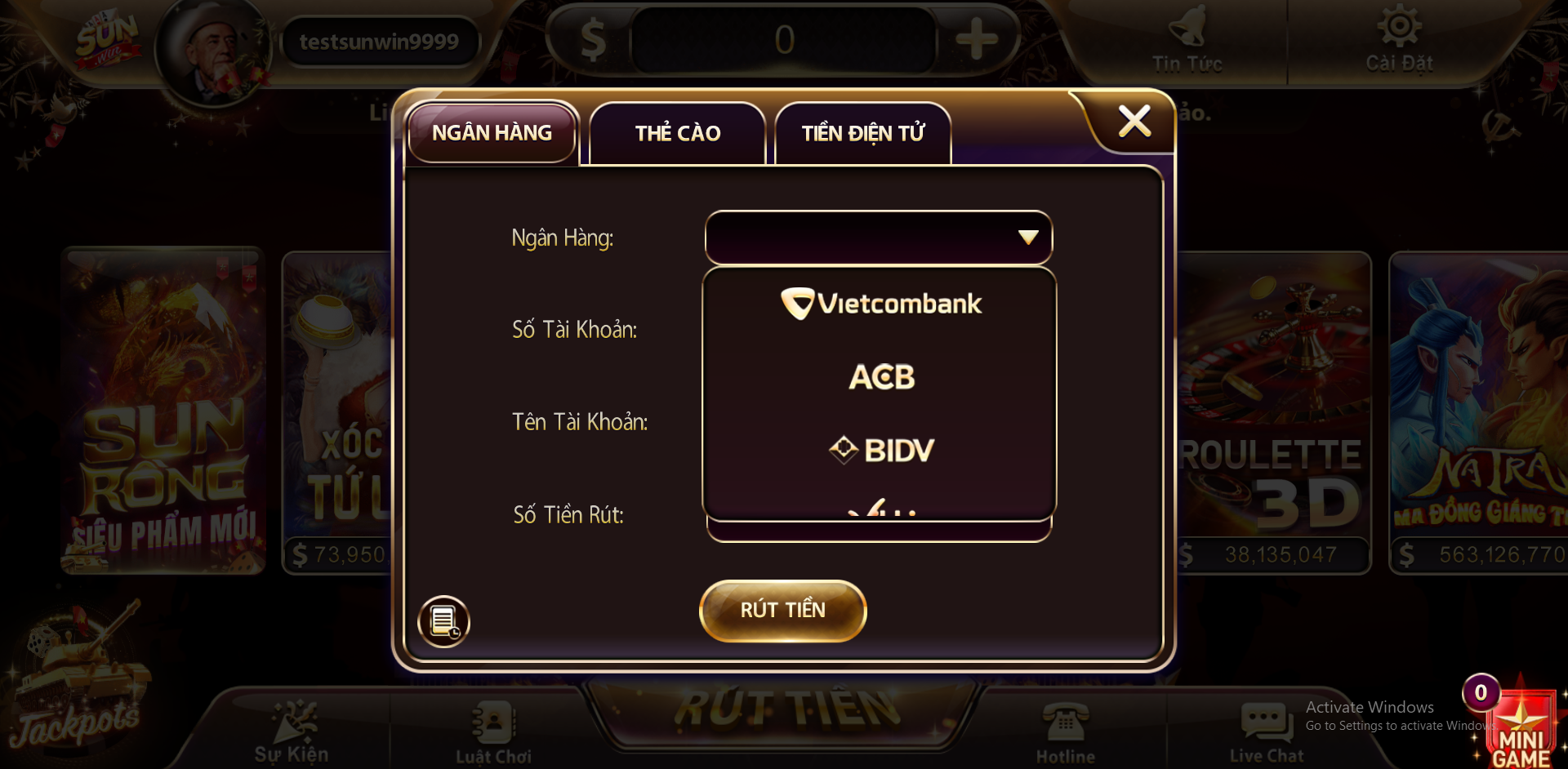This screenshot has width=1568, height=769.
Task: Open Tin Tức news
Action: click(x=1187, y=41)
